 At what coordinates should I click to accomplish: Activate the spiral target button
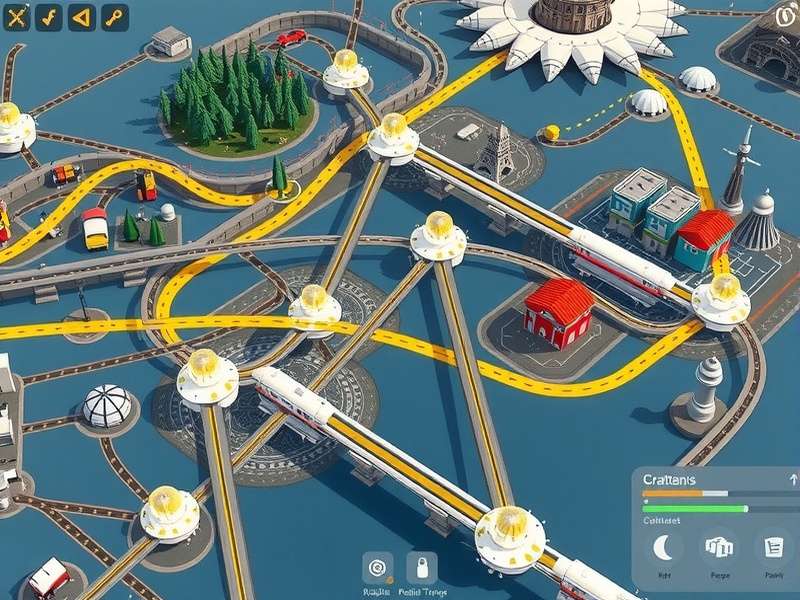pyautogui.click(x=377, y=567)
